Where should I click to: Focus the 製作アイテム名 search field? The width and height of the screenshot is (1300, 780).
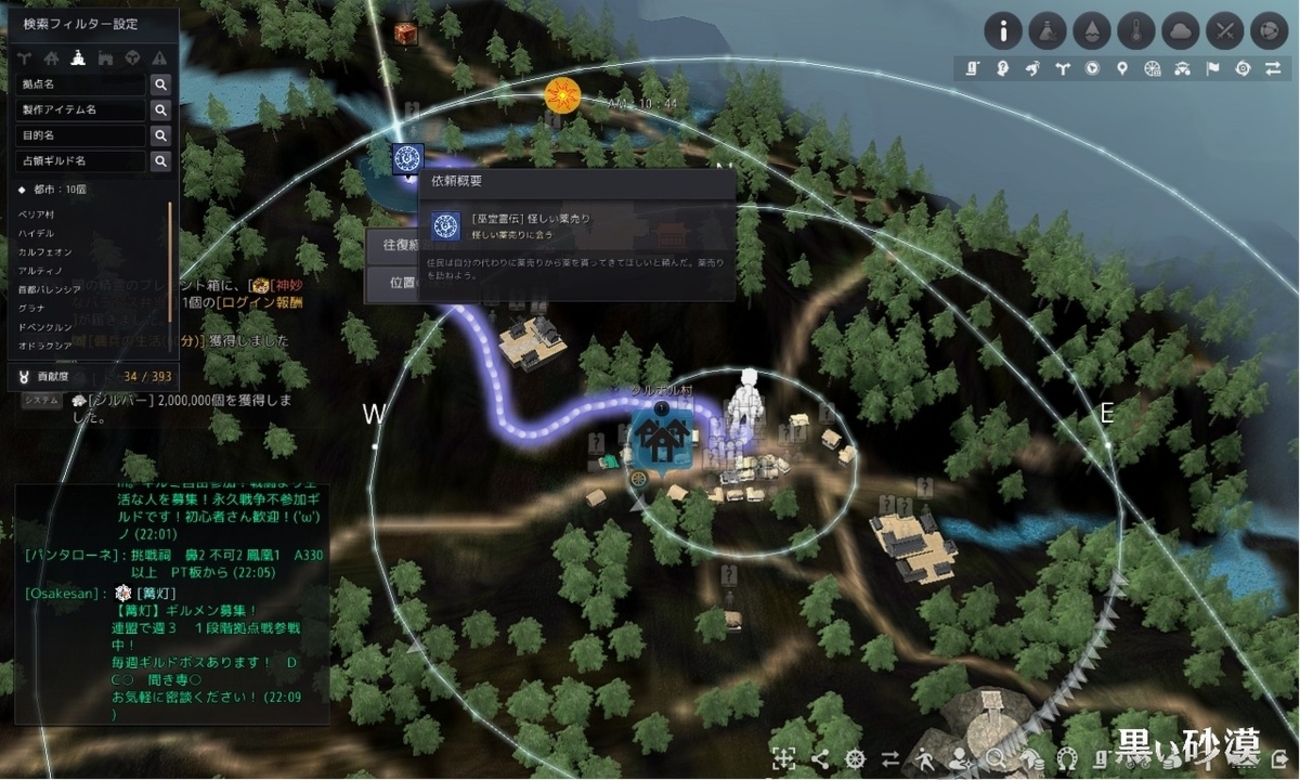(81, 110)
